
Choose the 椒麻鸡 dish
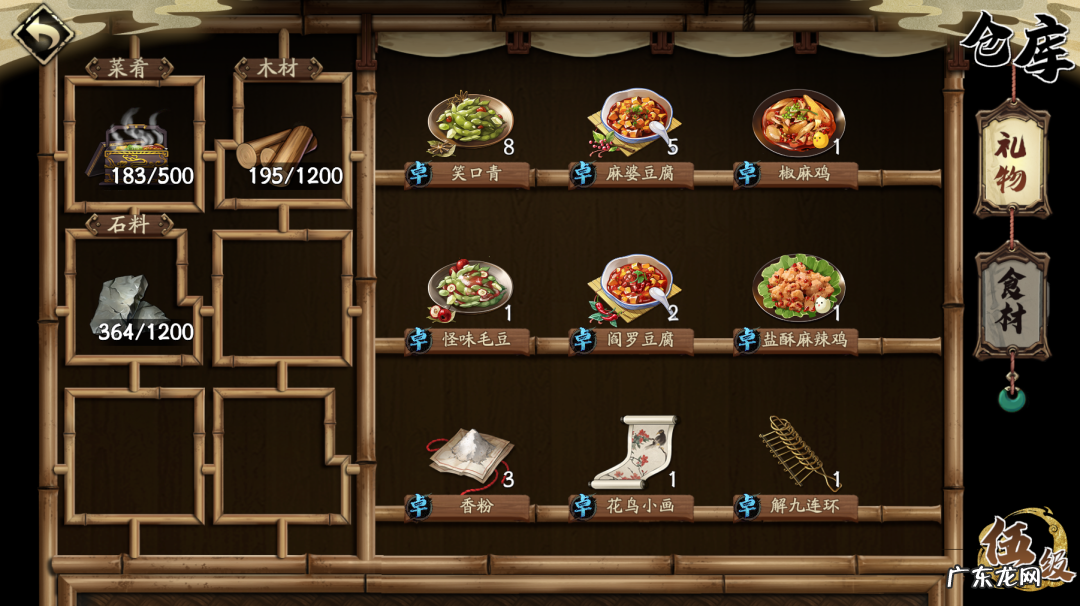click(x=798, y=125)
